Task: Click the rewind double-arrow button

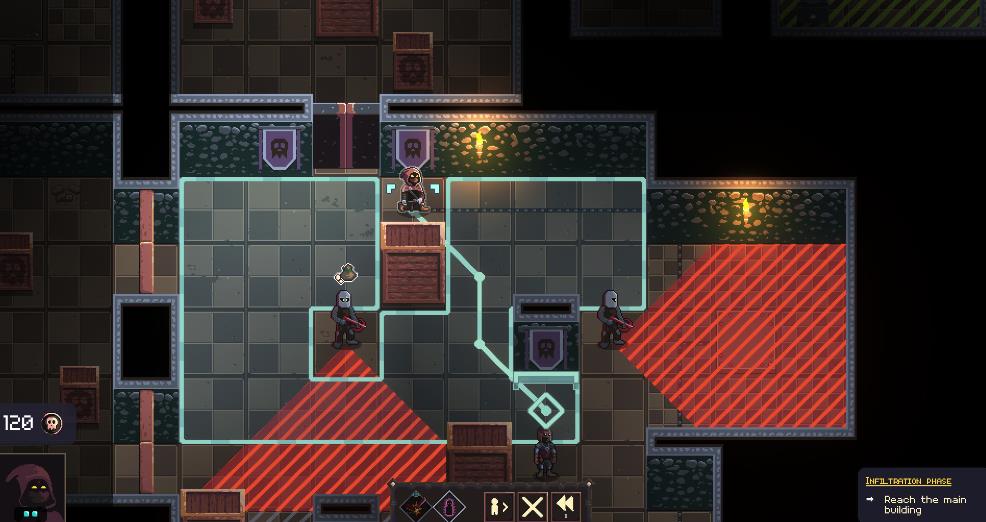Action: [x=566, y=507]
